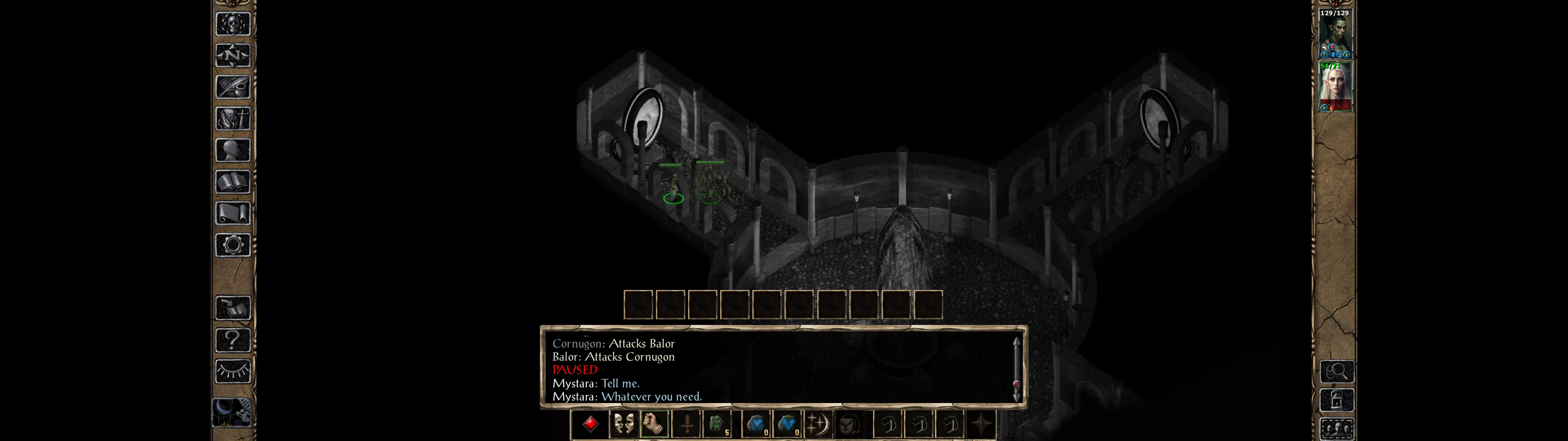Open the area map with the compass button
1568x441 pixels.
[x=232, y=55]
